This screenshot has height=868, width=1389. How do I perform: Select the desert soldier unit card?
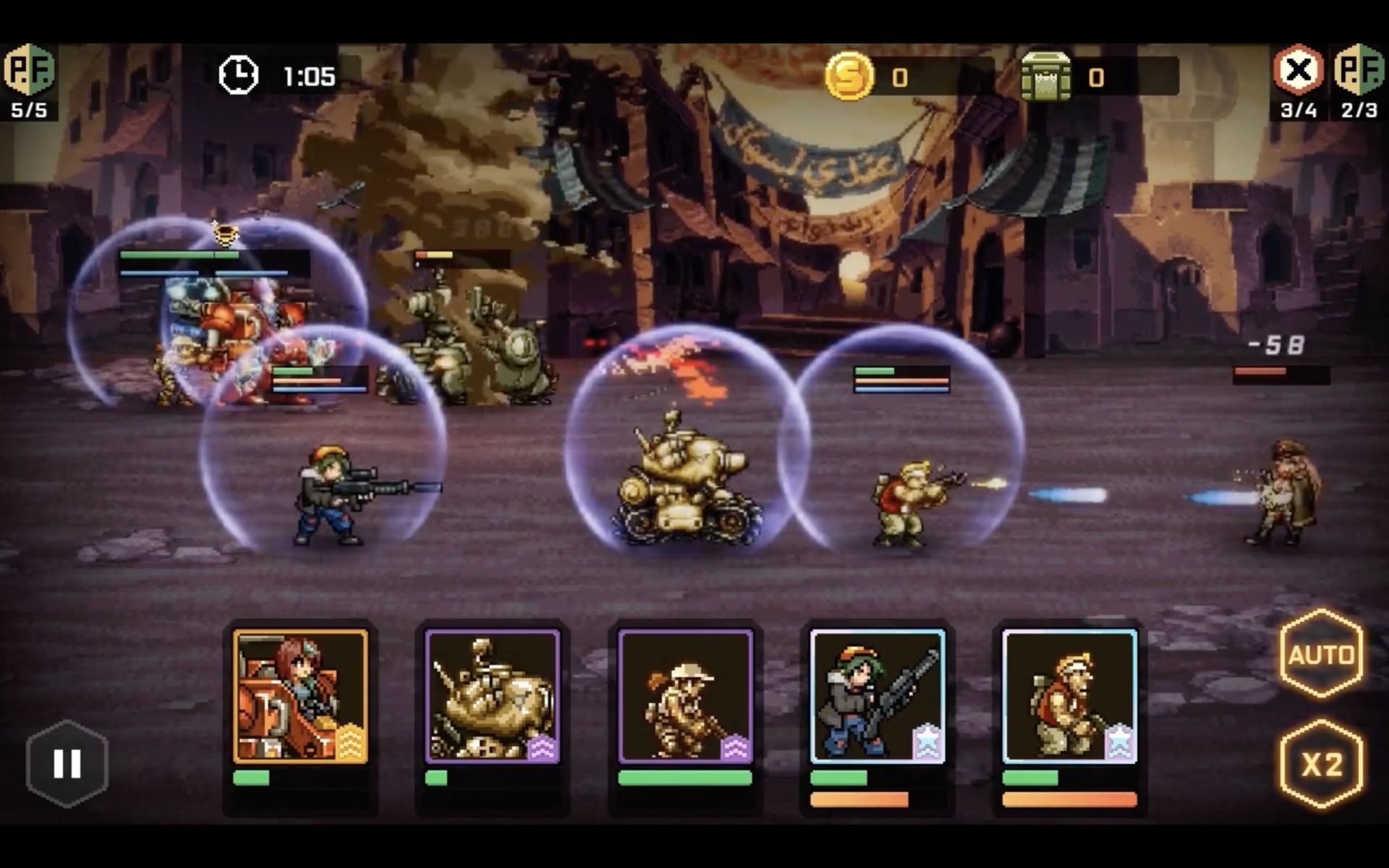684,694
